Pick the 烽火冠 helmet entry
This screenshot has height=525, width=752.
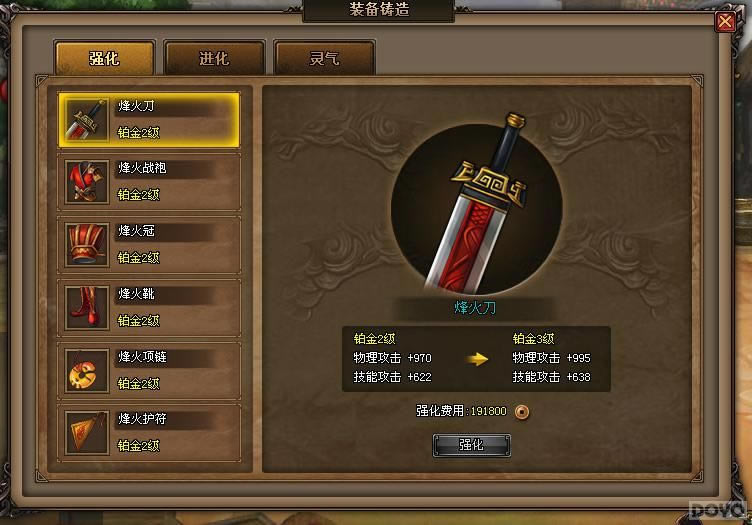coord(149,244)
